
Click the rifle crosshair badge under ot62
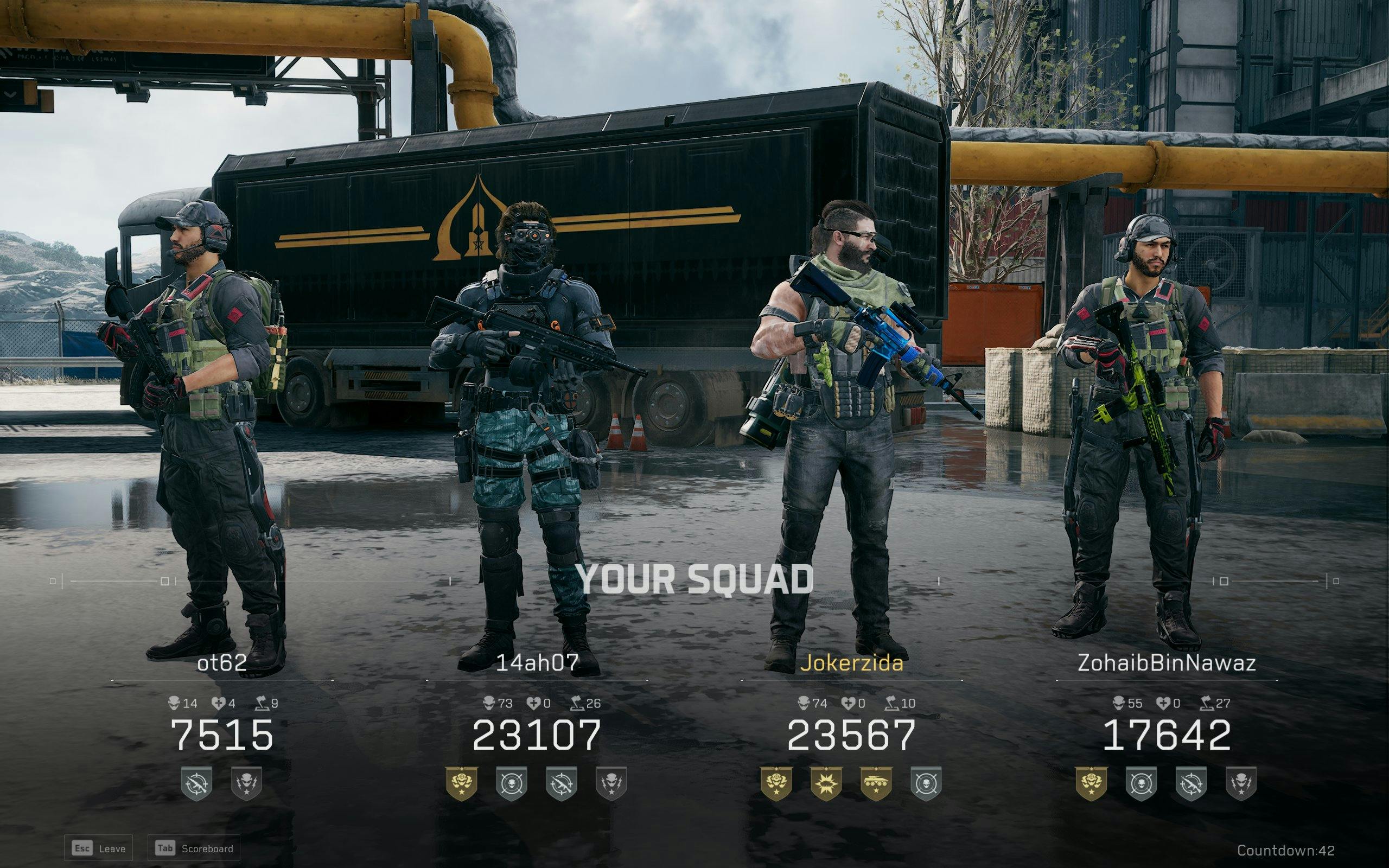(196, 786)
